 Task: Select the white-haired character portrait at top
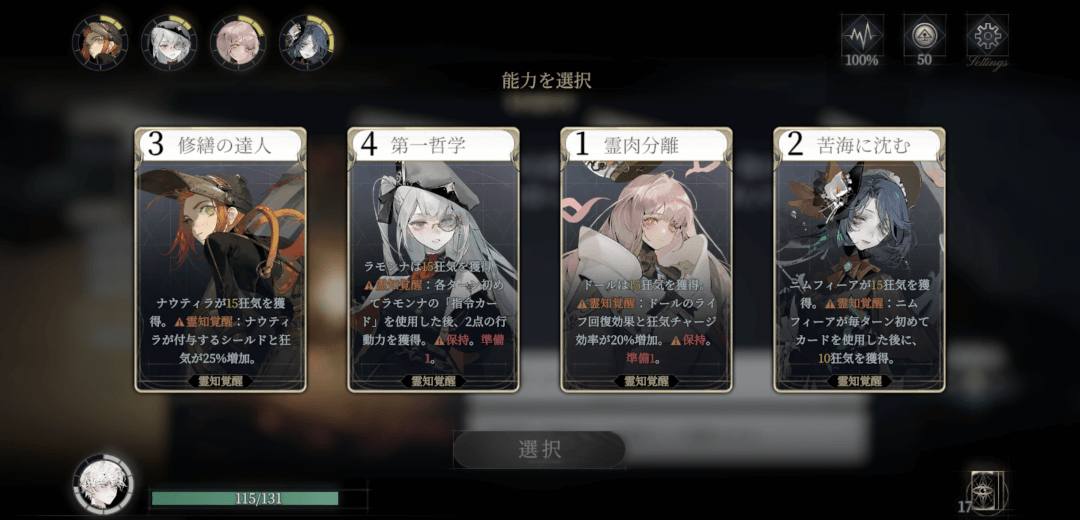point(168,42)
